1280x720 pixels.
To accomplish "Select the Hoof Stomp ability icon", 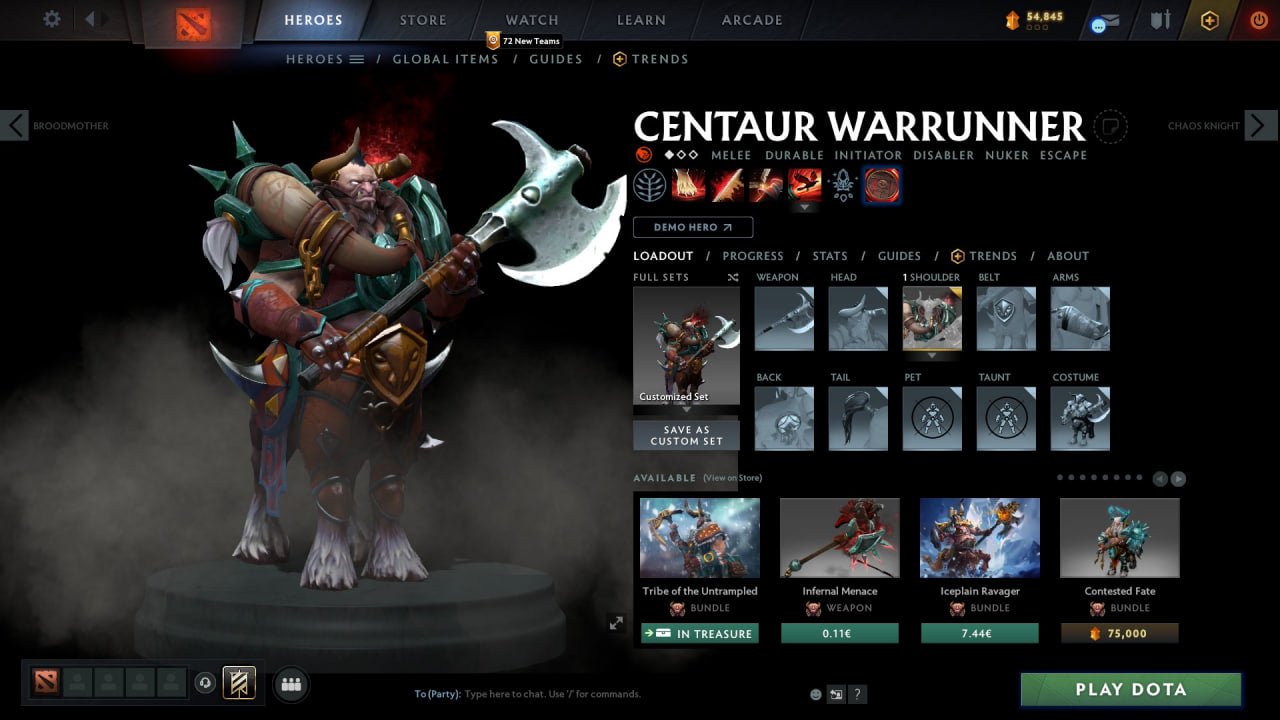I will [687, 185].
